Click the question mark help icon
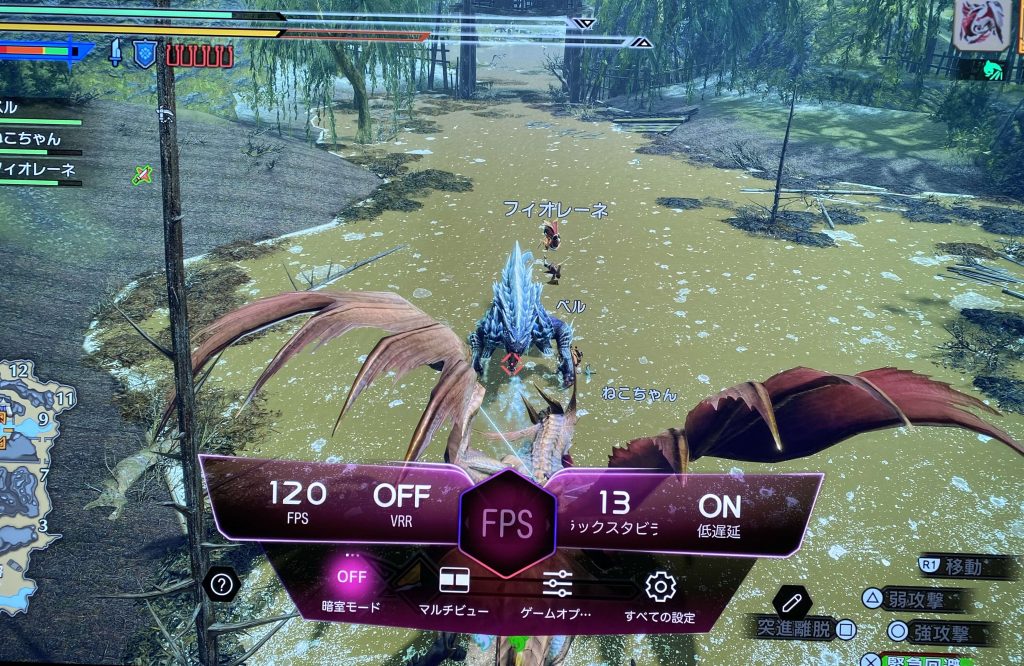Screen dimensions: 1024x666 221,583
